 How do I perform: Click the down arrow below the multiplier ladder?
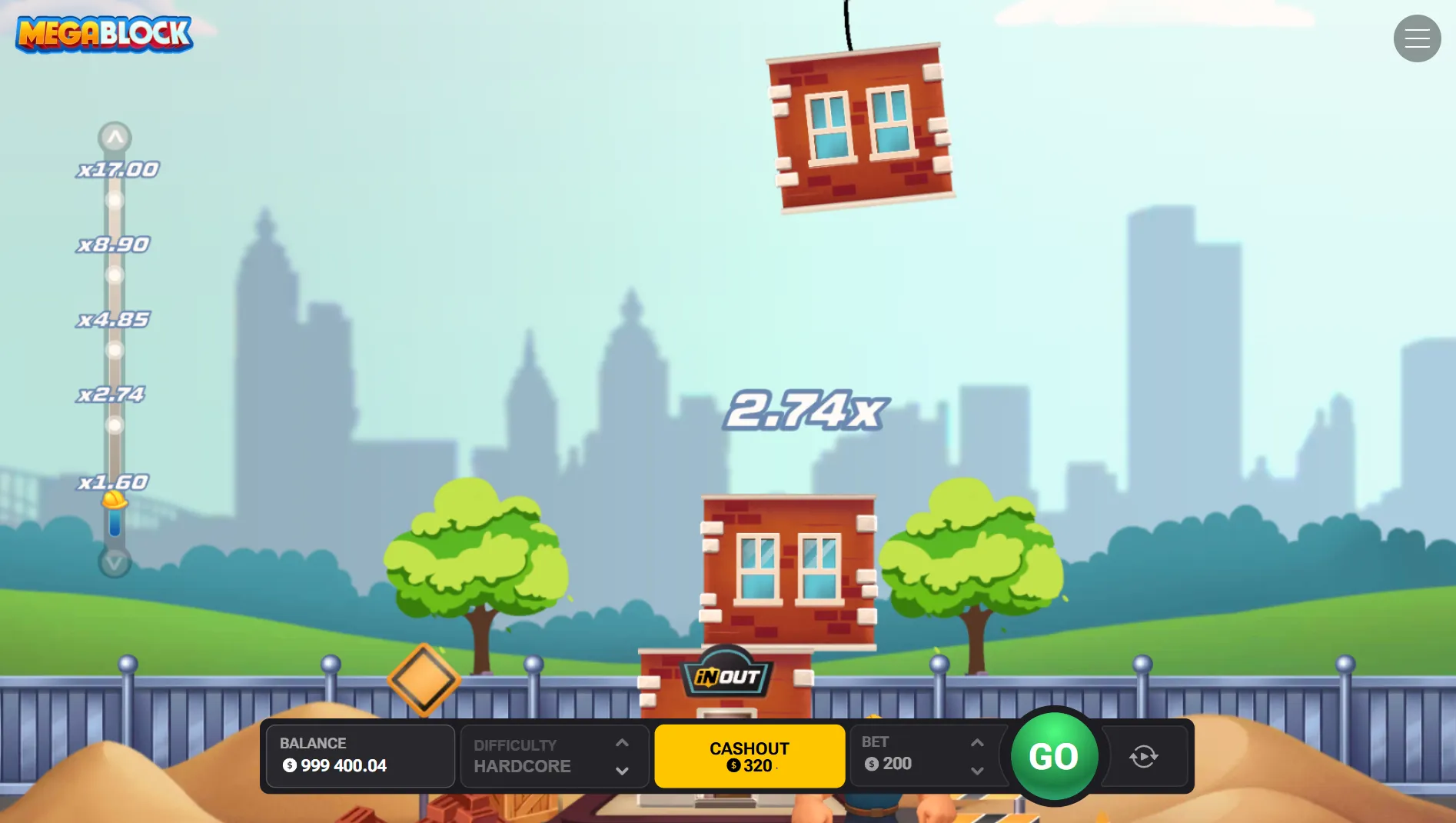(x=115, y=562)
